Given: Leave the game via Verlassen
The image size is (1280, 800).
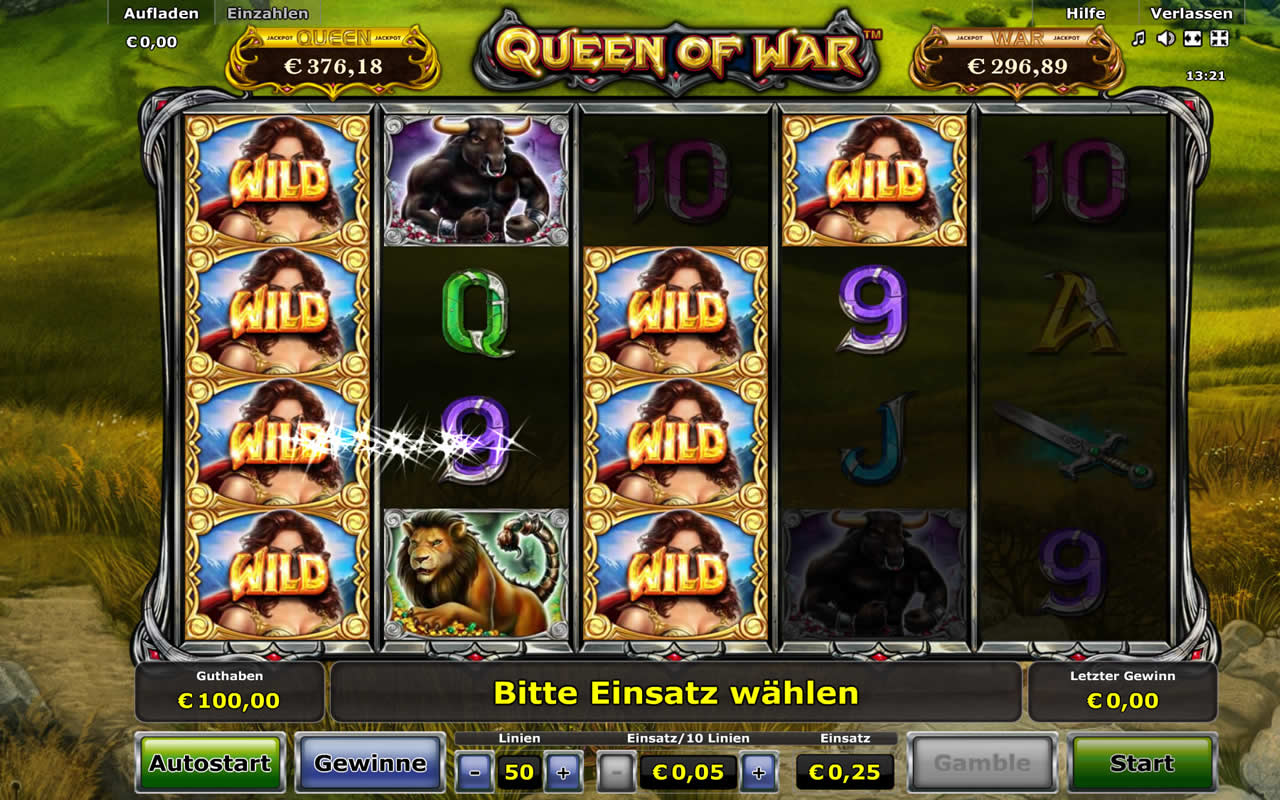Looking at the screenshot, I should (x=1190, y=14).
